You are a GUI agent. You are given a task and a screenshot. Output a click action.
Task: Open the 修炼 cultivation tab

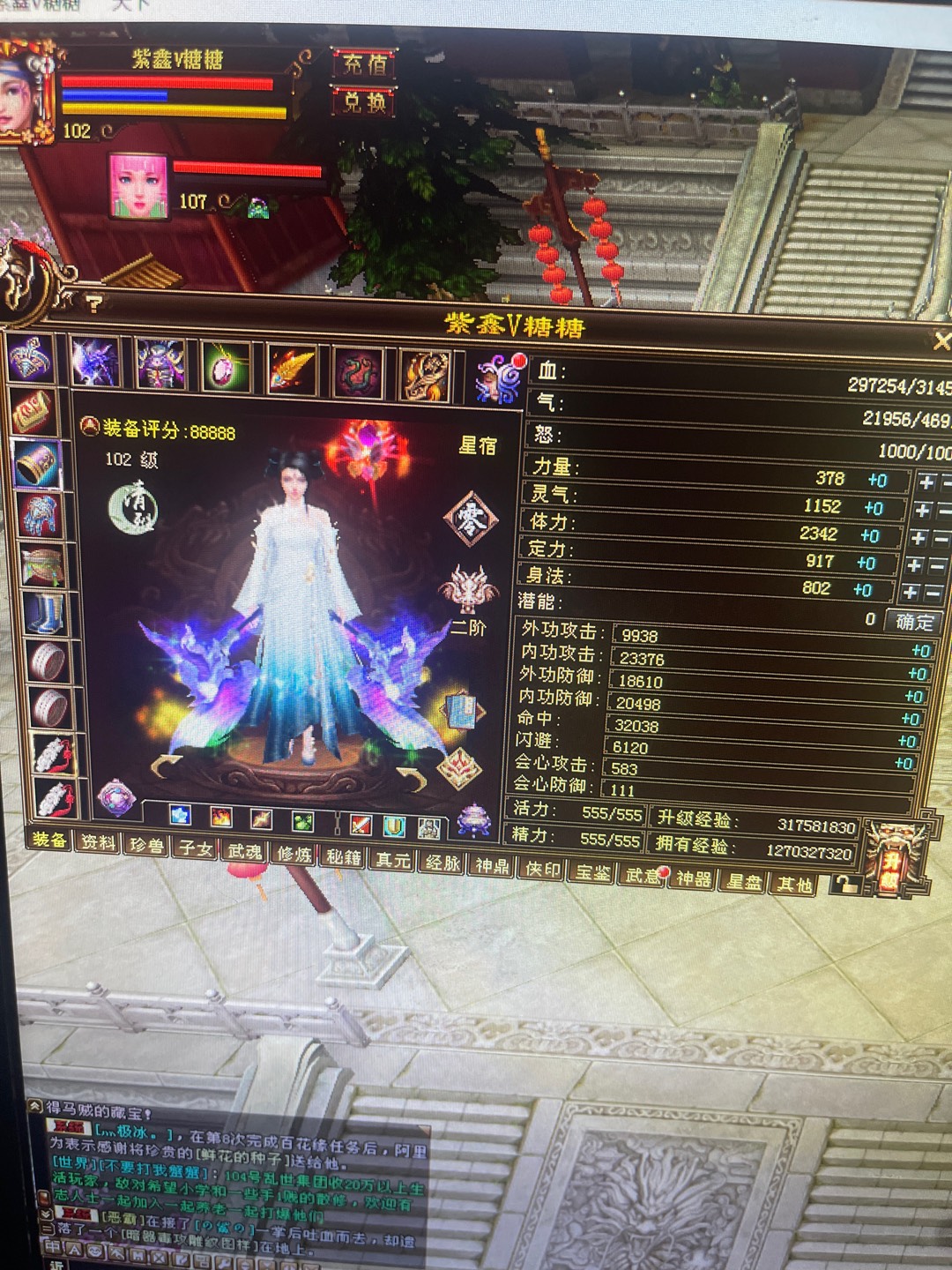pyautogui.click(x=294, y=854)
